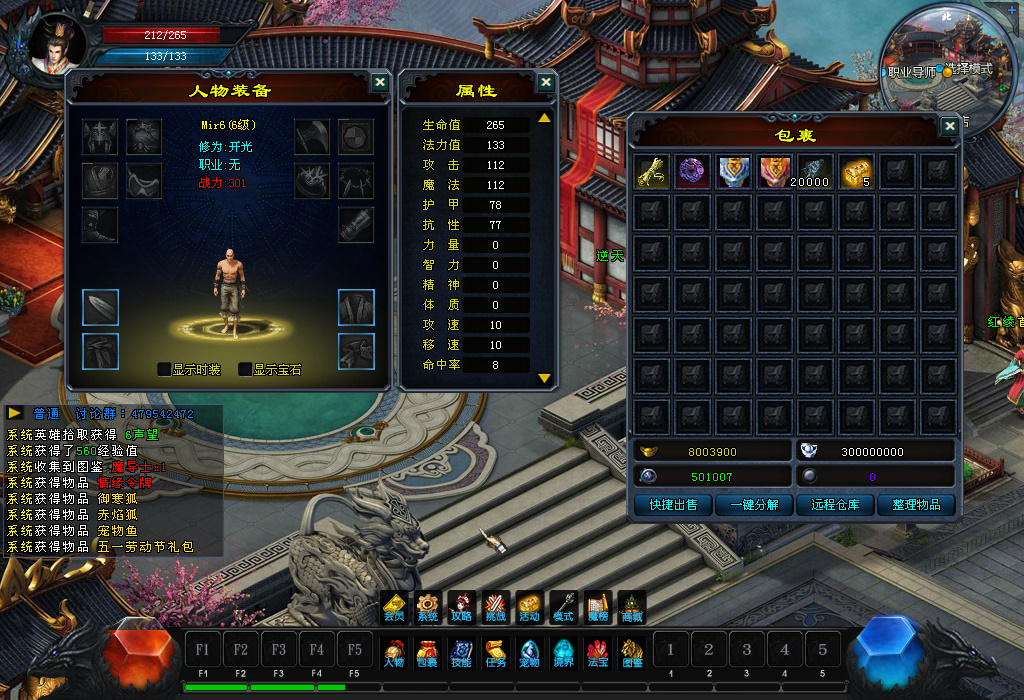The image size is (1024, 700).
Task: Enable the 显示宝石 checkbox
Action: coord(245,369)
